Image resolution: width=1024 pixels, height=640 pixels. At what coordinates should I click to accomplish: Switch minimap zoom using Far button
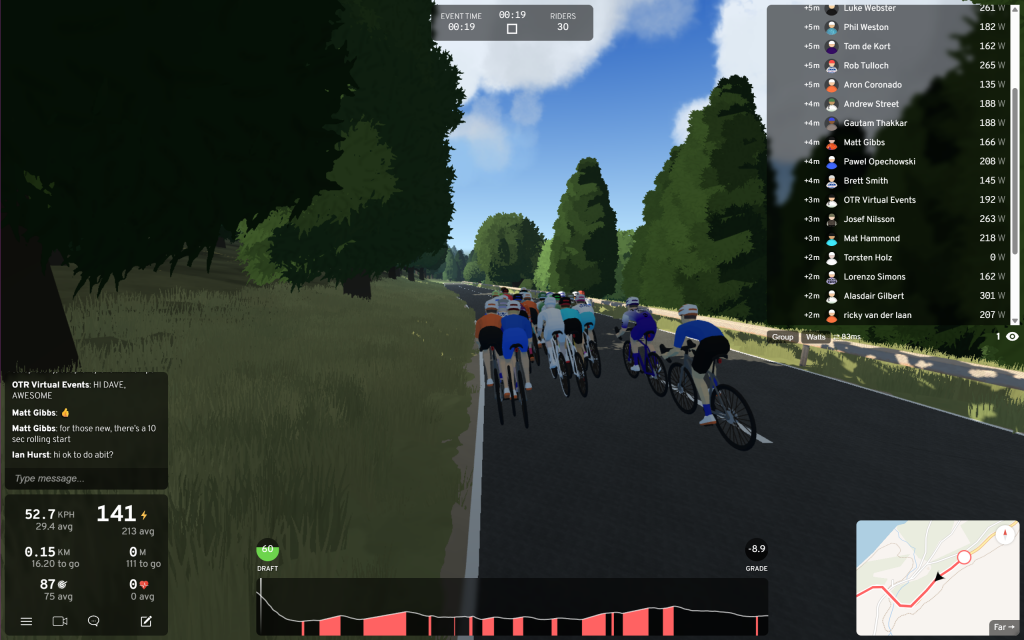[1003, 627]
